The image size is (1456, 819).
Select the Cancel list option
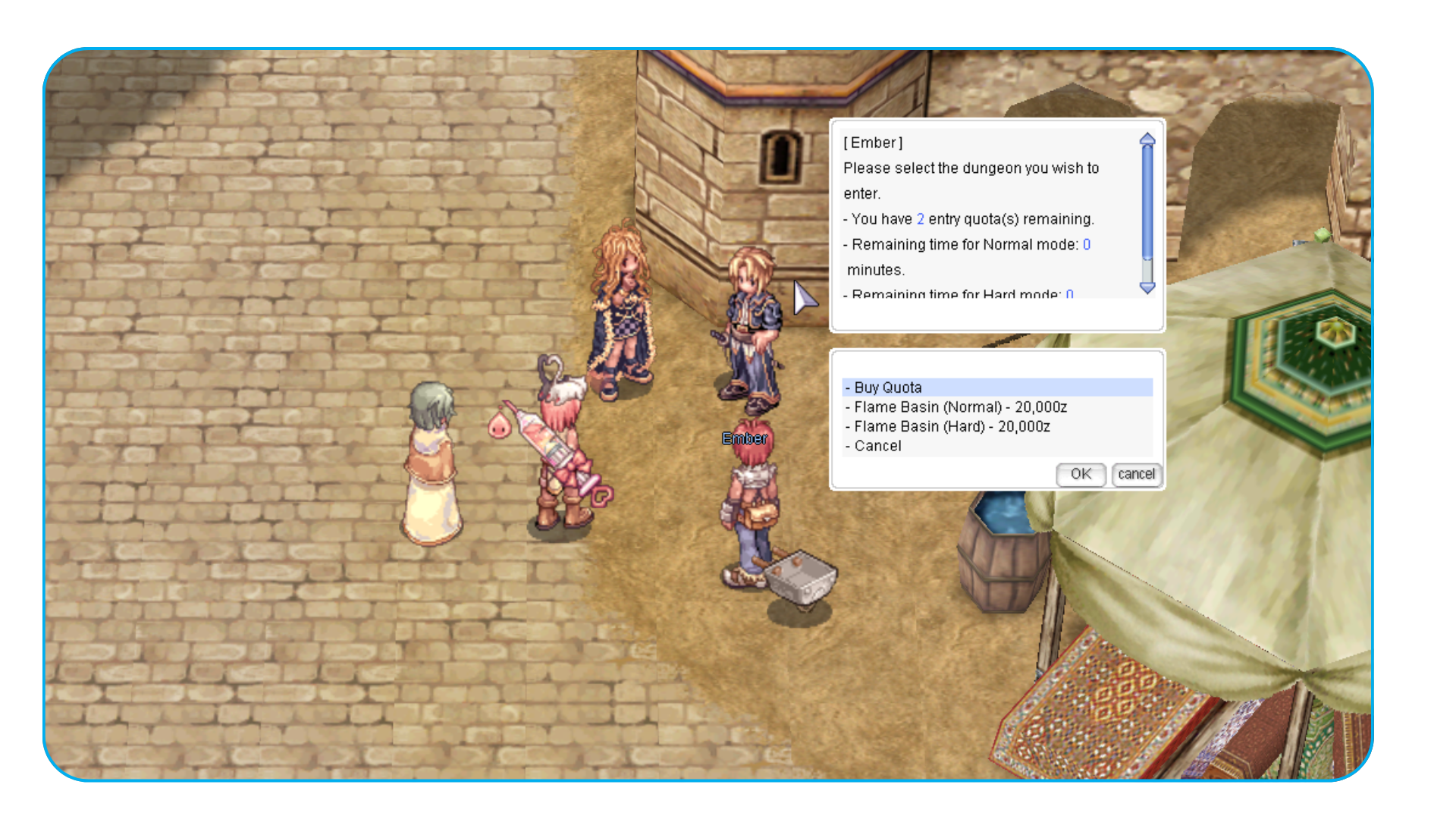[877, 447]
